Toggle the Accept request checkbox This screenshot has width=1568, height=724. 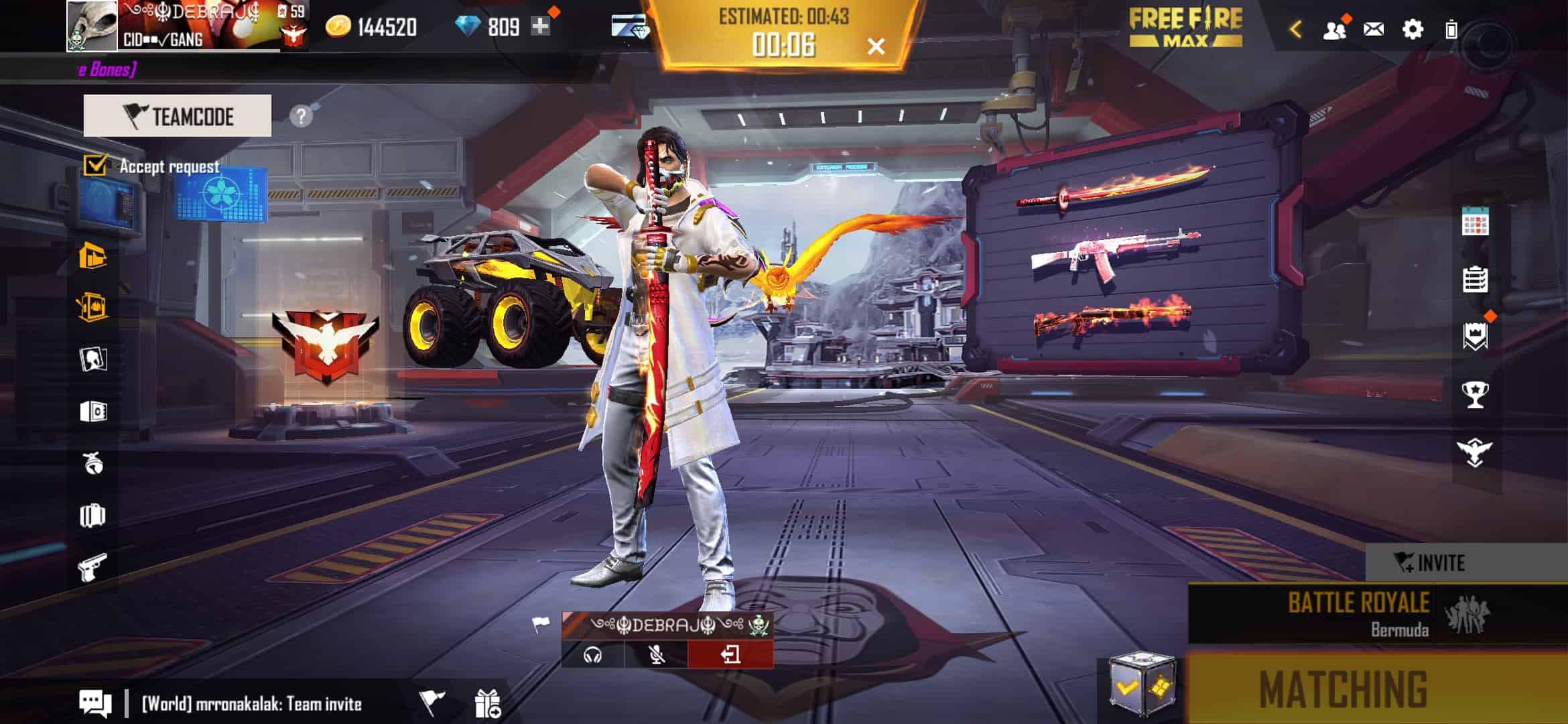point(95,165)
